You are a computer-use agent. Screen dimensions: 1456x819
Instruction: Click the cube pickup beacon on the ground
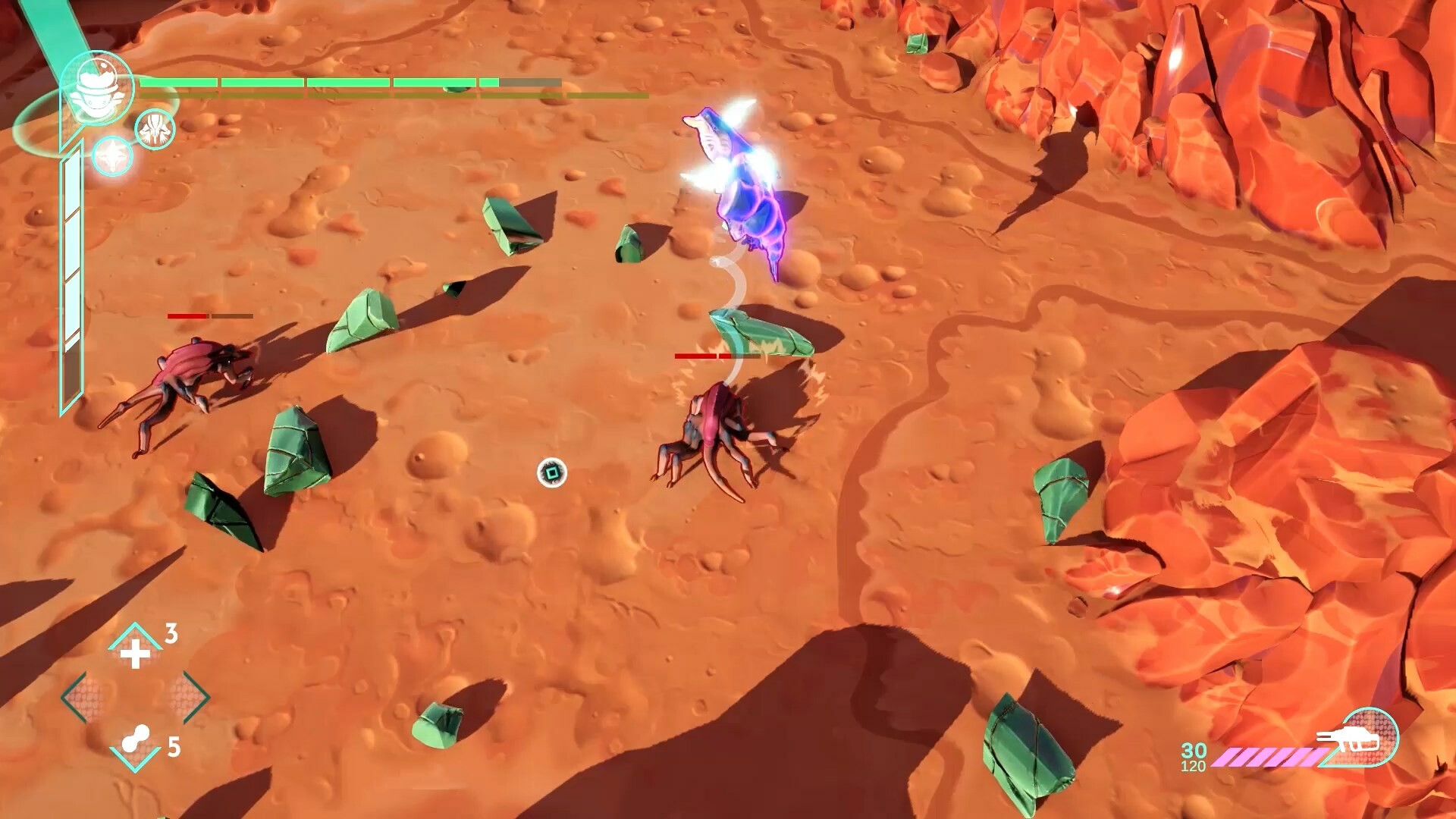(551, 473)
